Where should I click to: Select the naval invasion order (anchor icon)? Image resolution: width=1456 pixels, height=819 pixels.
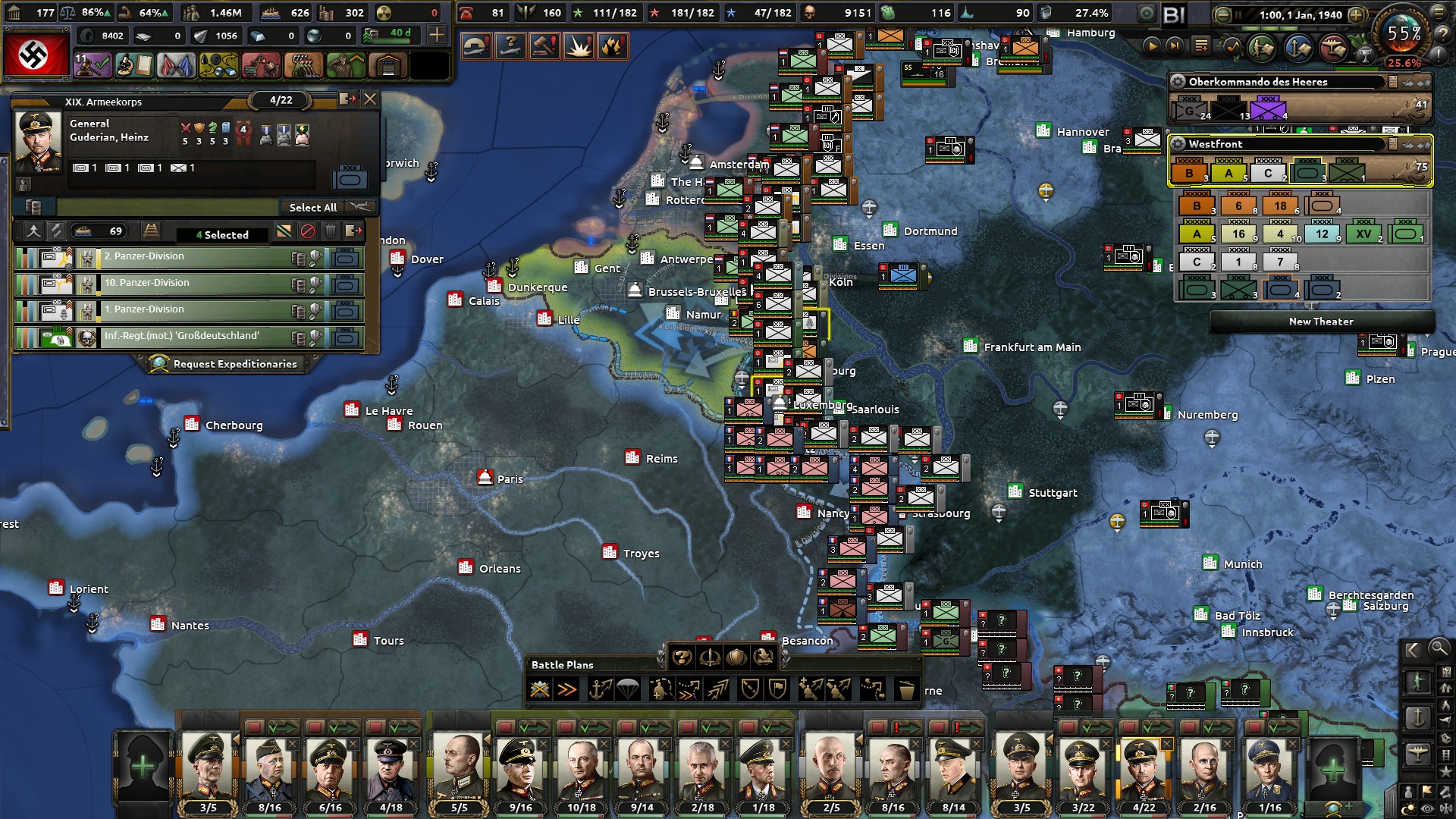[600, 689]
